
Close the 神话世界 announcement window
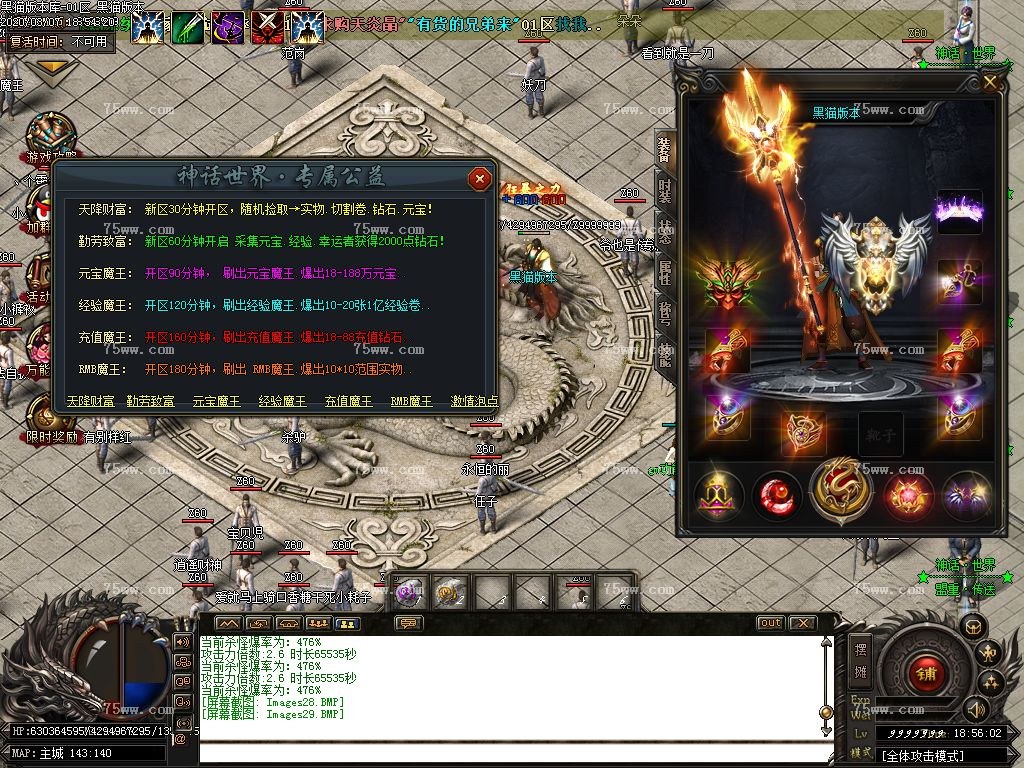click(x=480, y=179)
